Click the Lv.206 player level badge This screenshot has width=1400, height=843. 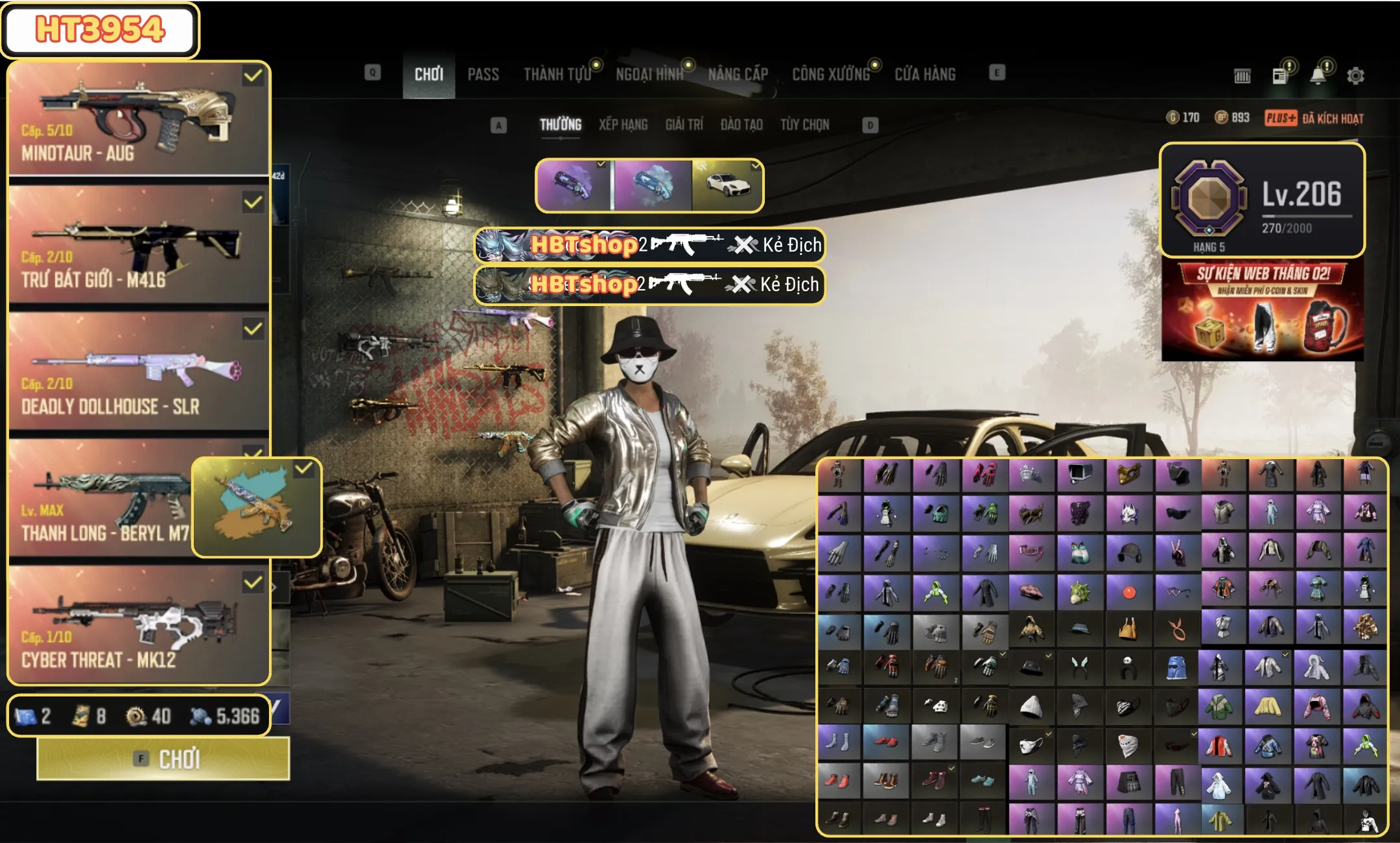pyautogui.click(x=1262, y=200)
